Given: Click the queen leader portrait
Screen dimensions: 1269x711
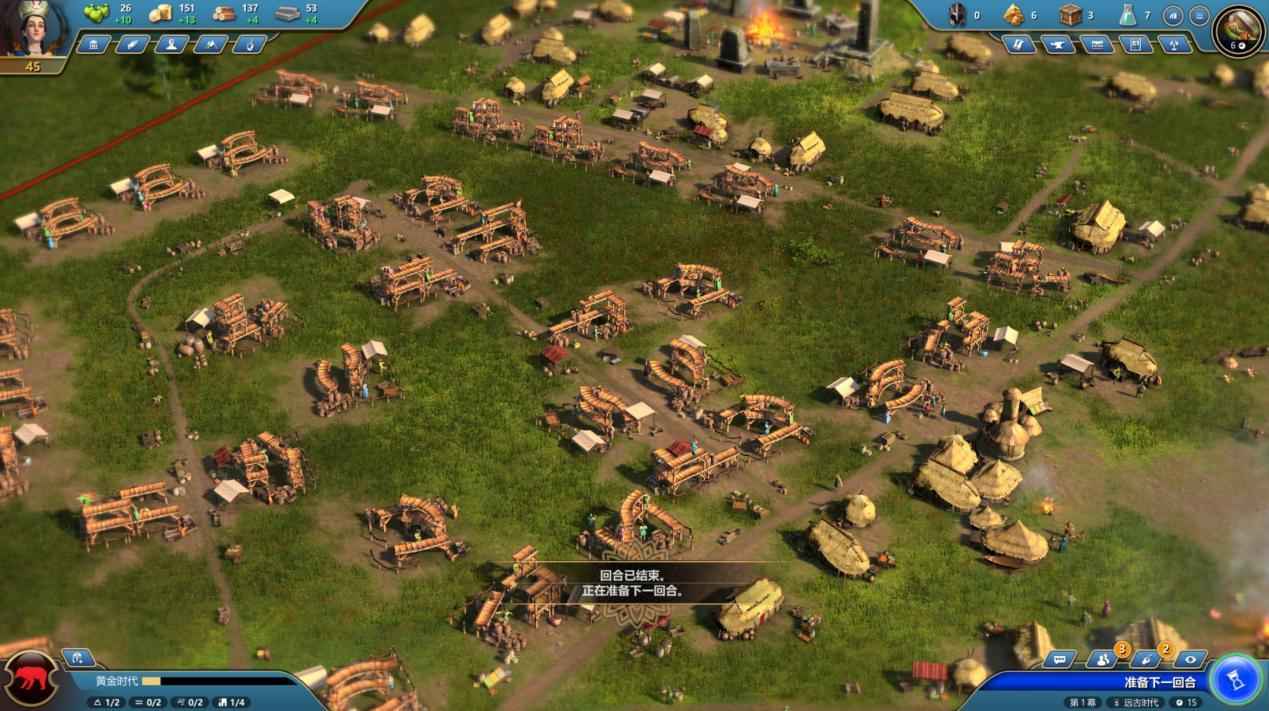Looking at the screenshot, I should (x=35, y=28).
